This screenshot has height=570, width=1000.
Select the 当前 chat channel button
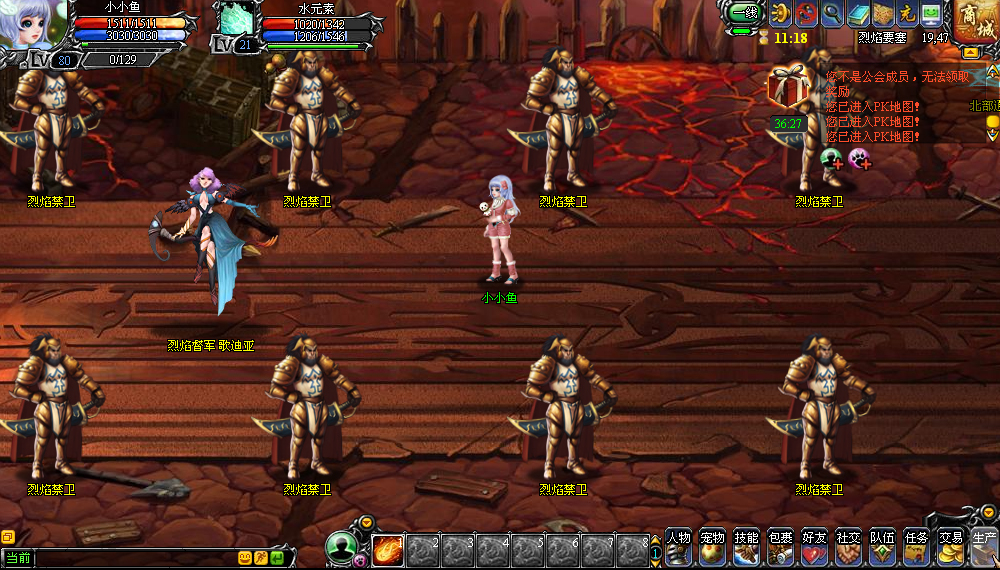pos(18,558)
